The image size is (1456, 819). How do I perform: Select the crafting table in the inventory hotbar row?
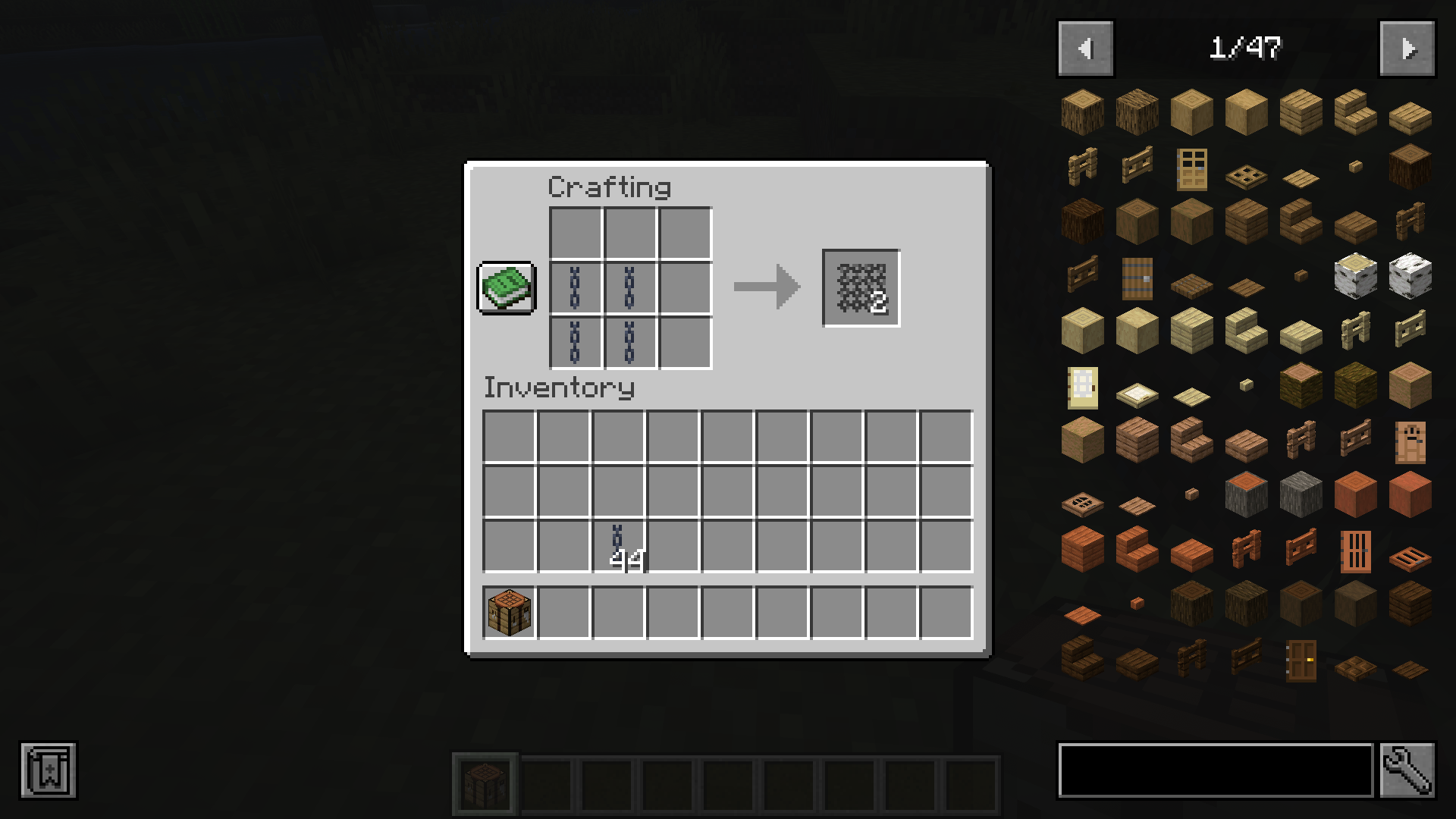(x=507, y=612)
